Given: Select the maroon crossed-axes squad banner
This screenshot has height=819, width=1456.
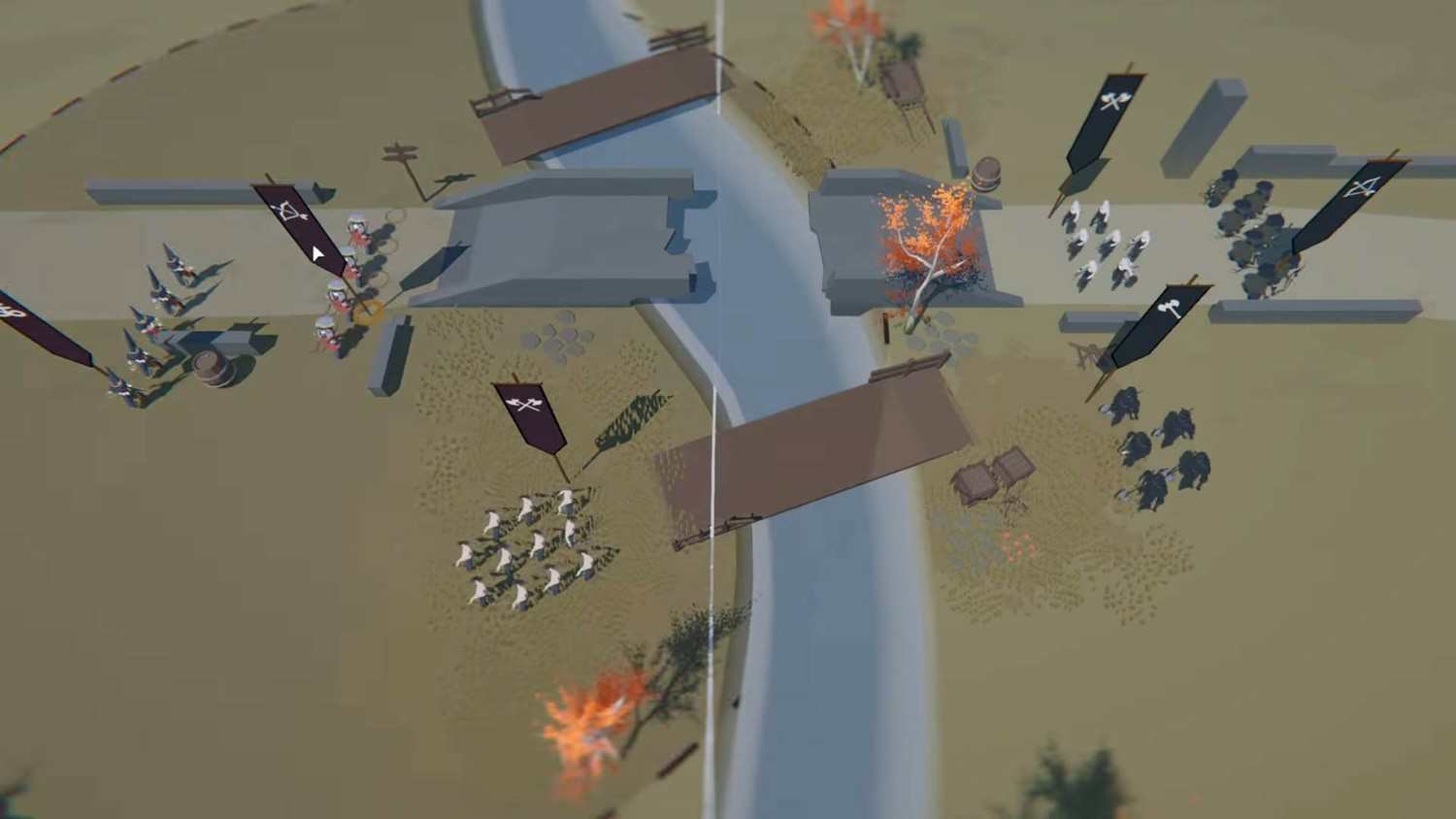Looking at the screenshot, I should pyautogui.click(x=530, y=411).
